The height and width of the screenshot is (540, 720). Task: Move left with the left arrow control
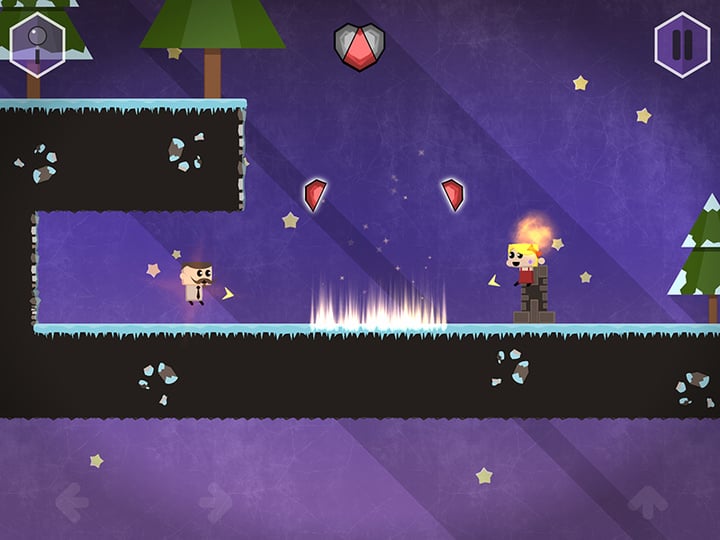click(72, 501)
